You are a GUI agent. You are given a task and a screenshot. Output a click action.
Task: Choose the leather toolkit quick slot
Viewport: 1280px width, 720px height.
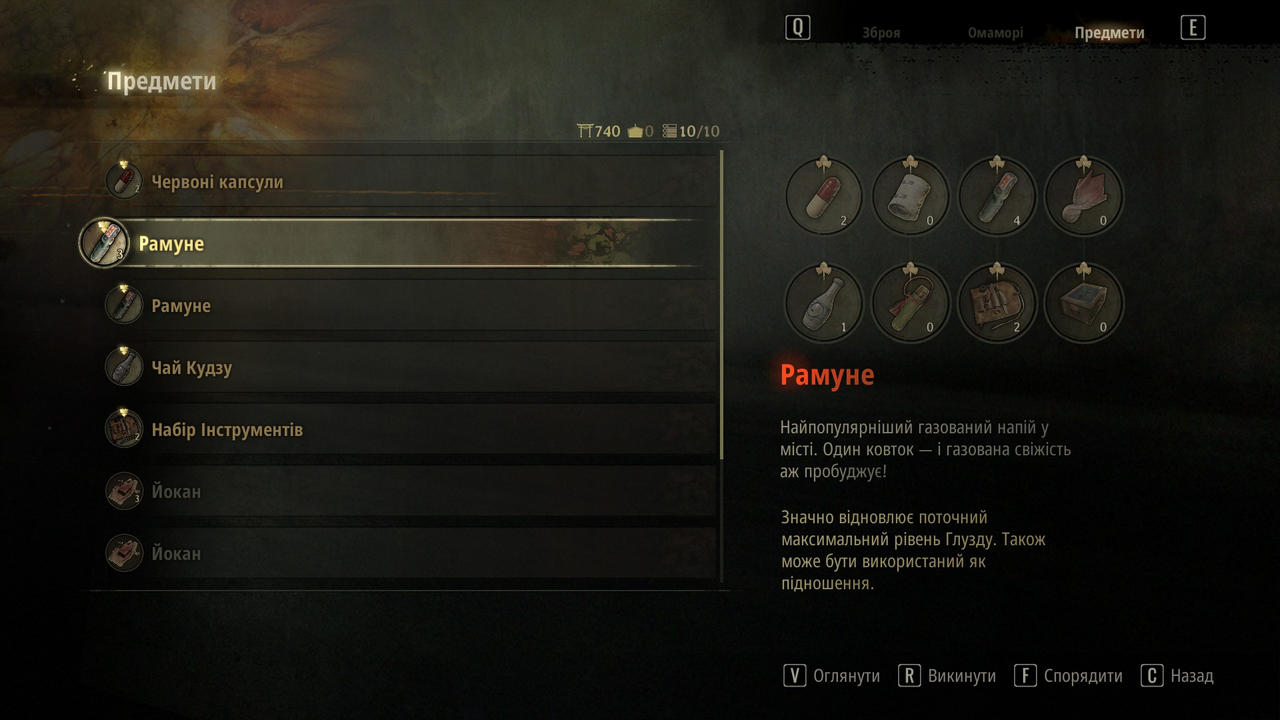click(x=996, y=303)
